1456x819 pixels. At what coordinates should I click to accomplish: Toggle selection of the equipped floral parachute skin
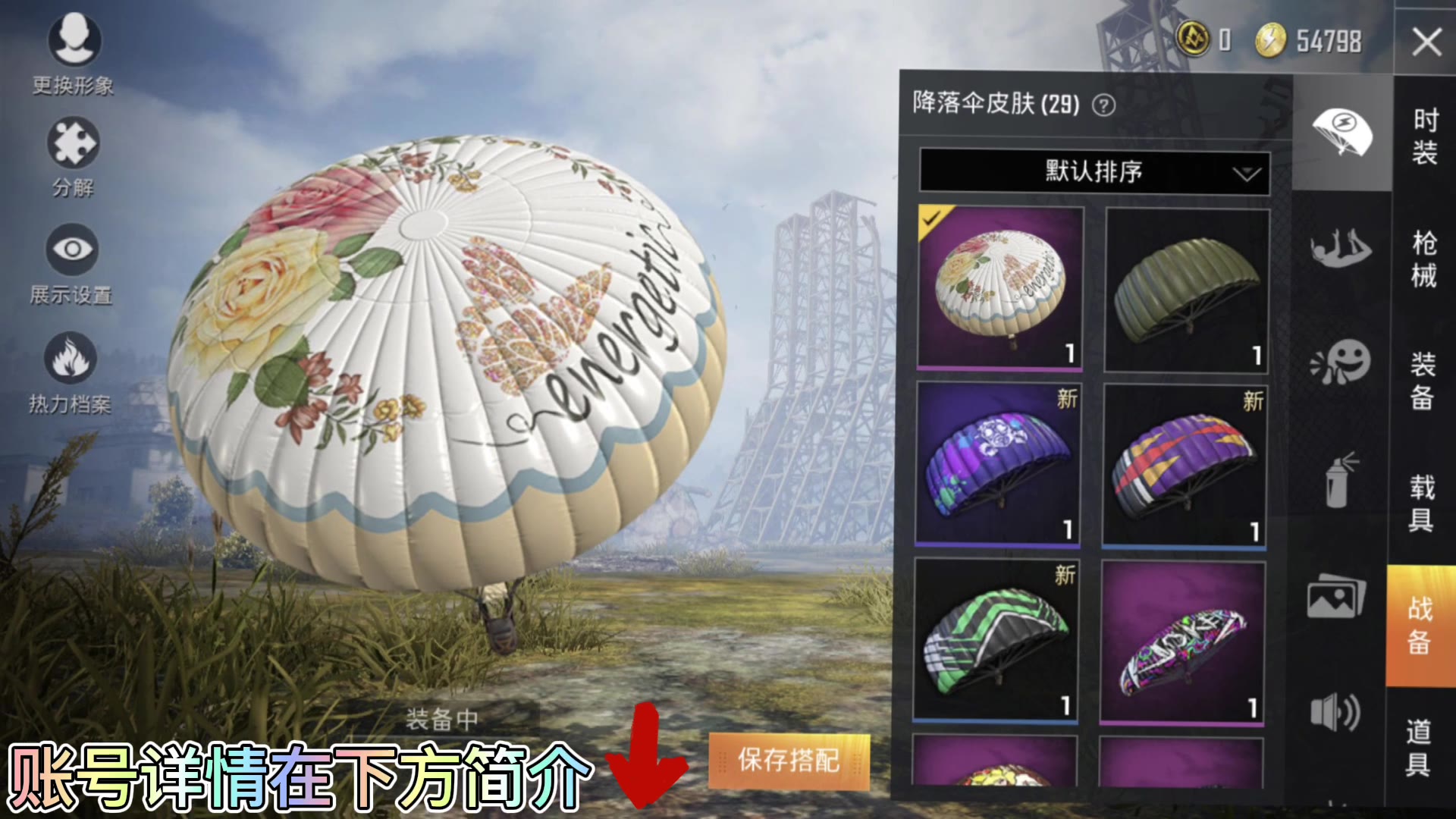[x=999, y=287]
